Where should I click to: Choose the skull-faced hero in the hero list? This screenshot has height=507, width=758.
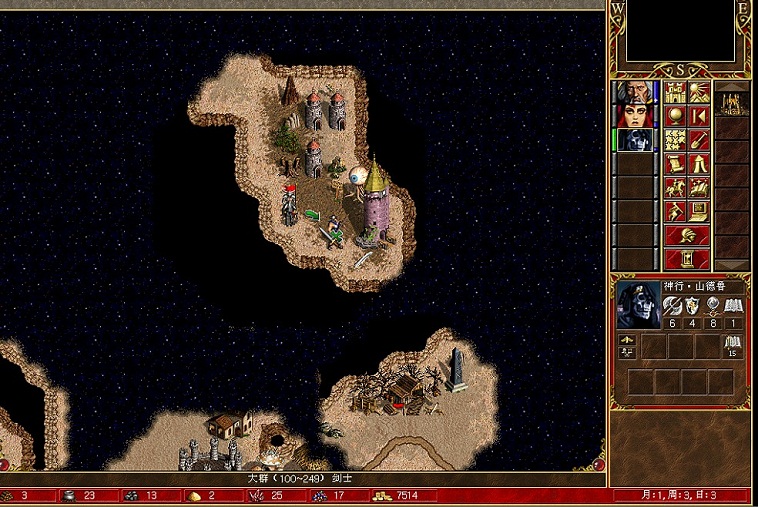tap(636, 140)
